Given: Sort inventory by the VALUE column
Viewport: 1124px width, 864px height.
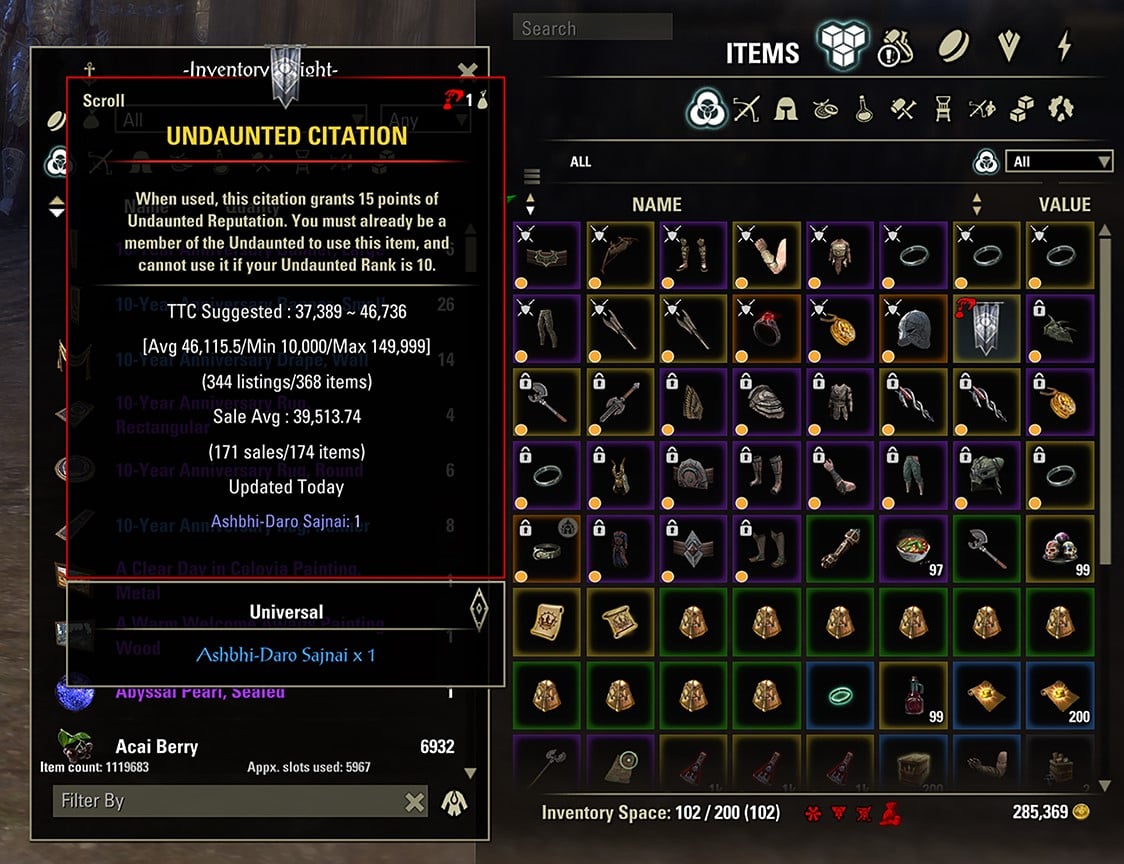Looking at the screenshot, I should point(1064,204).
